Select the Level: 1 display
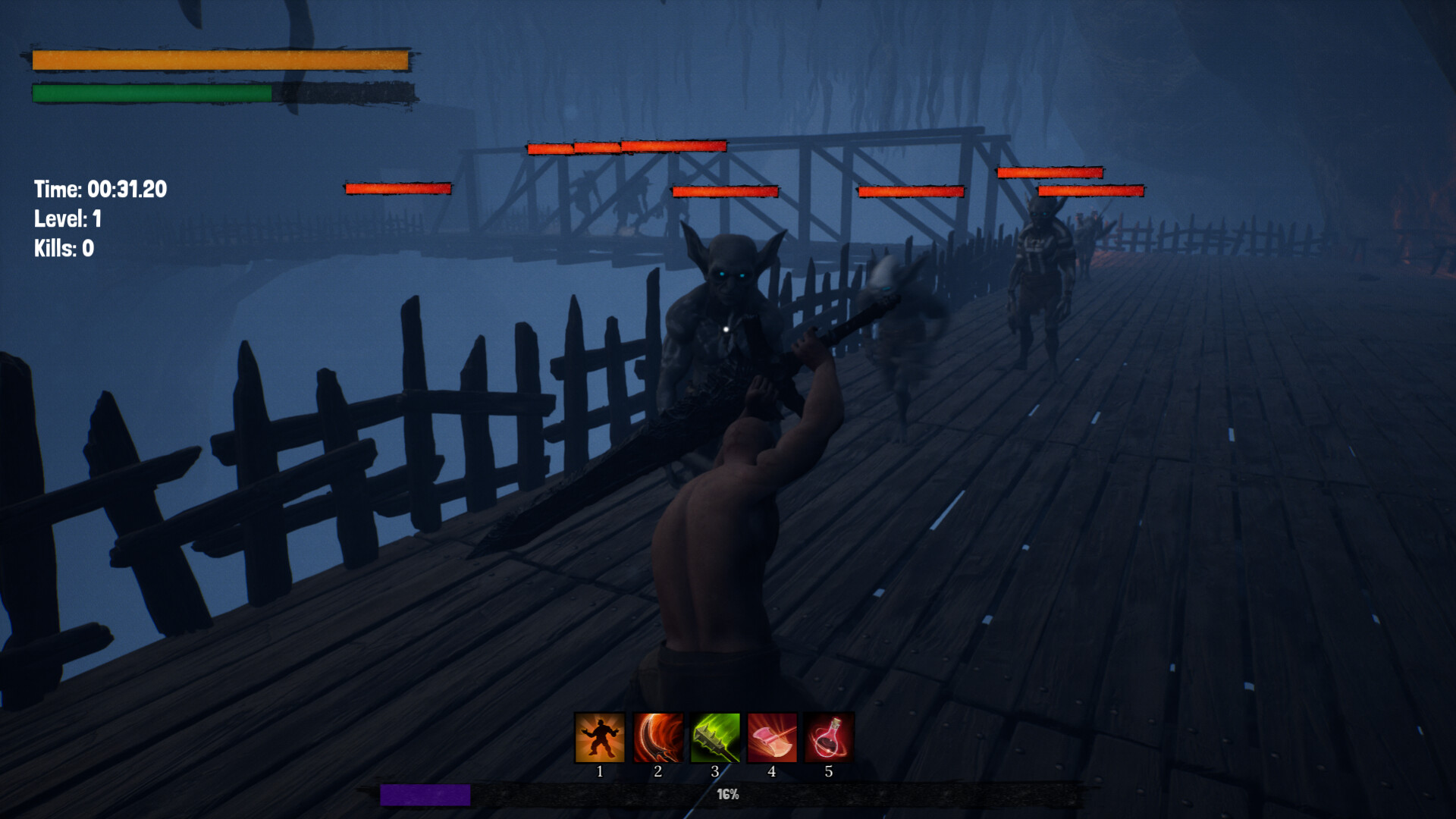Viewport: 1456px width, 819px height. [69, 218]
